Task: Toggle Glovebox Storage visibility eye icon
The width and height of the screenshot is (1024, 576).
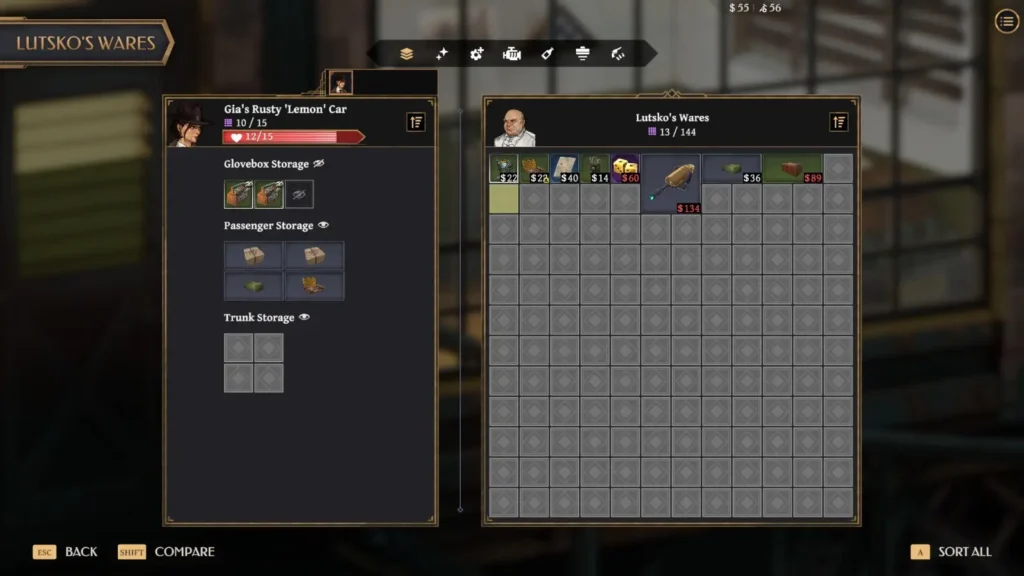Action: pos(319,164)
